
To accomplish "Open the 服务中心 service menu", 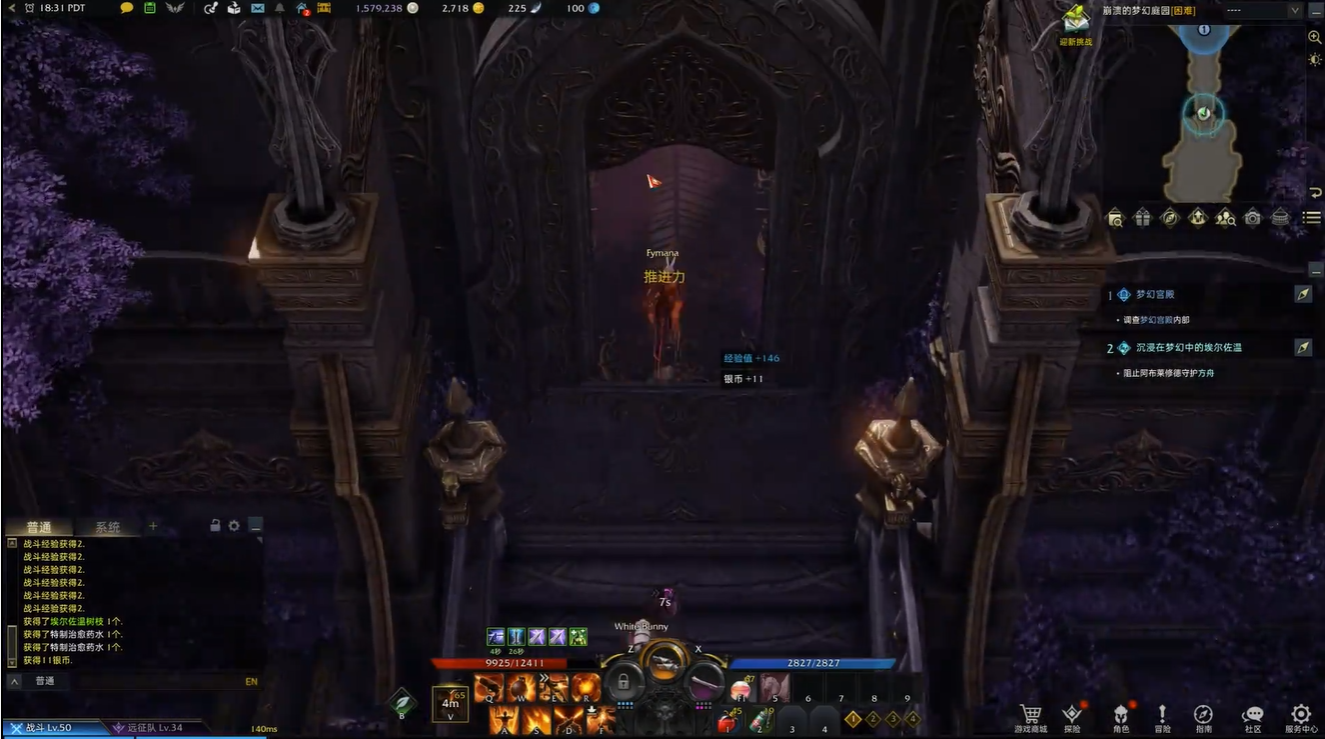I will [1300, 716].
